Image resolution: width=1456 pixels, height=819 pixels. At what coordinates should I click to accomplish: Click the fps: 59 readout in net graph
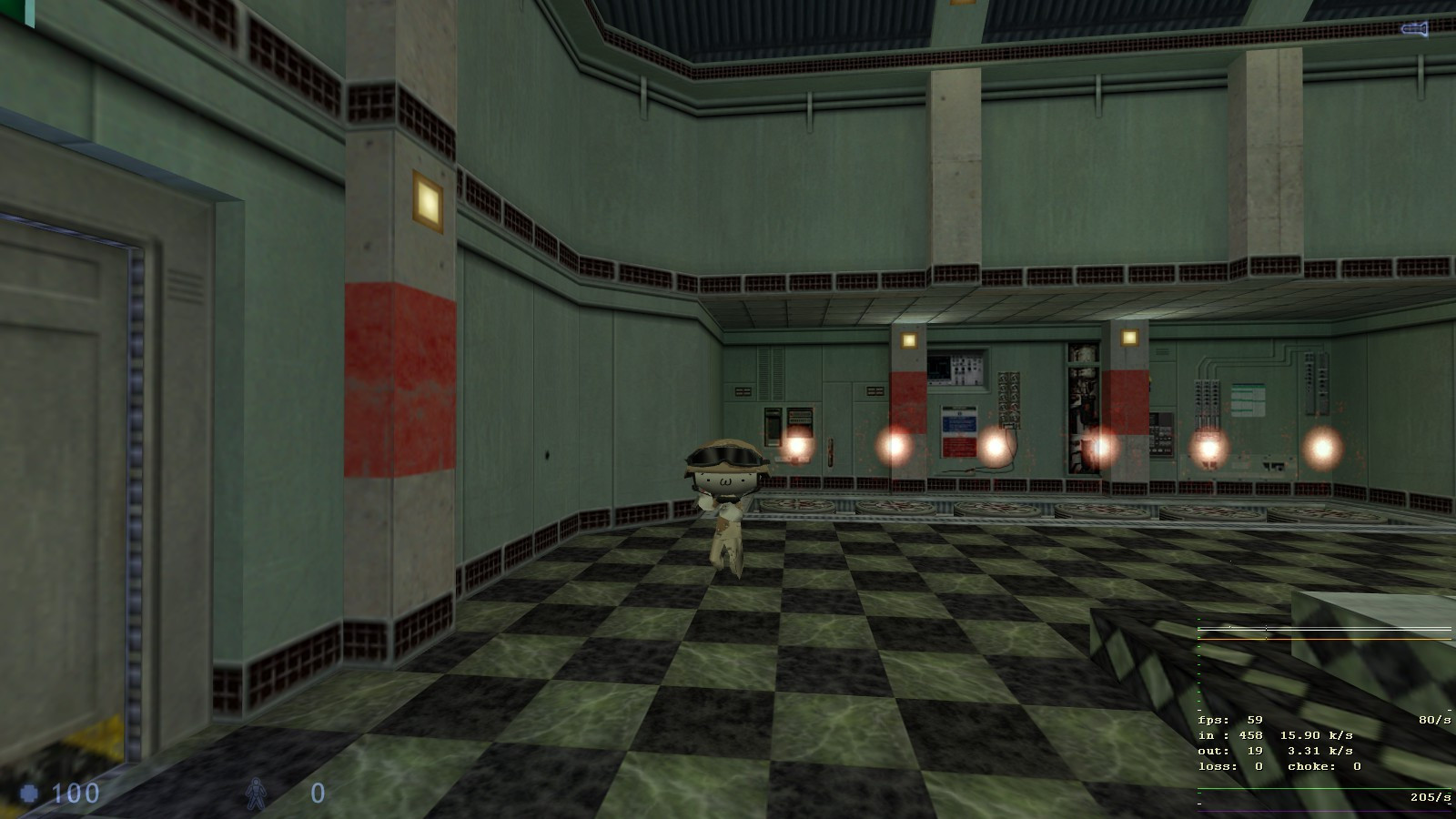pos(1230,720)
